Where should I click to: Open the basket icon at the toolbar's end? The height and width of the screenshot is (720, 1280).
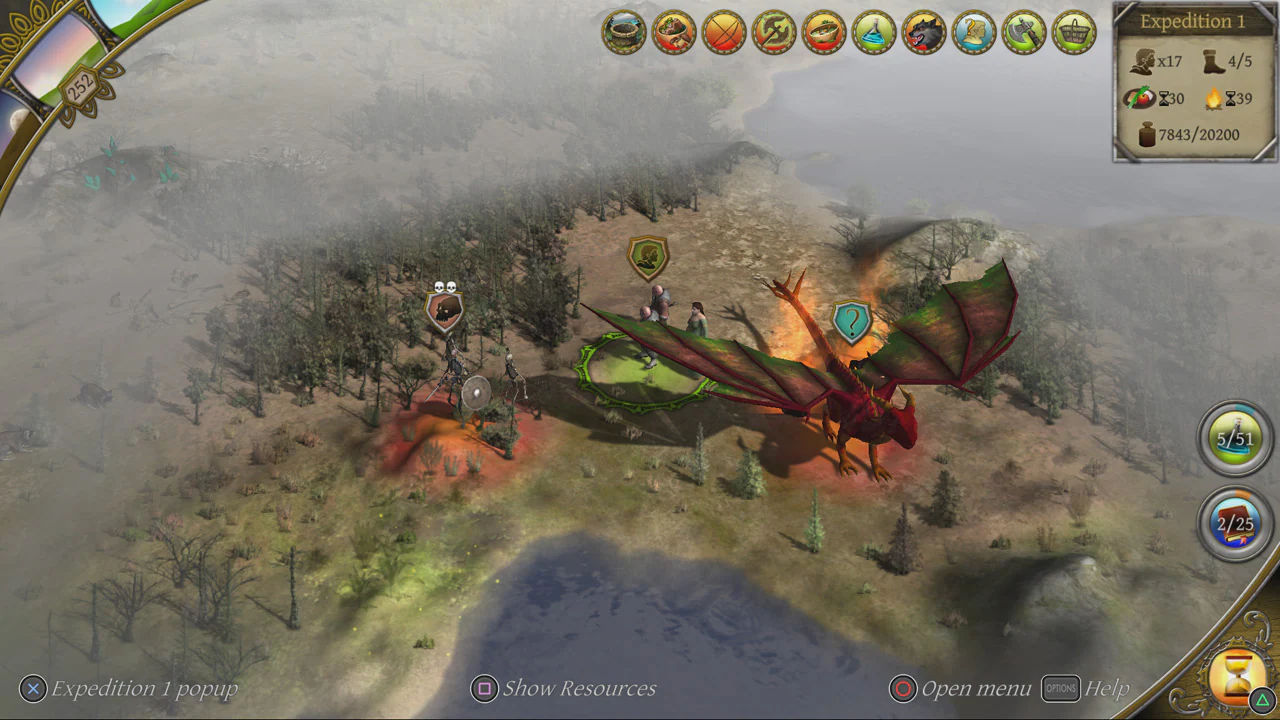[1074, 32]
